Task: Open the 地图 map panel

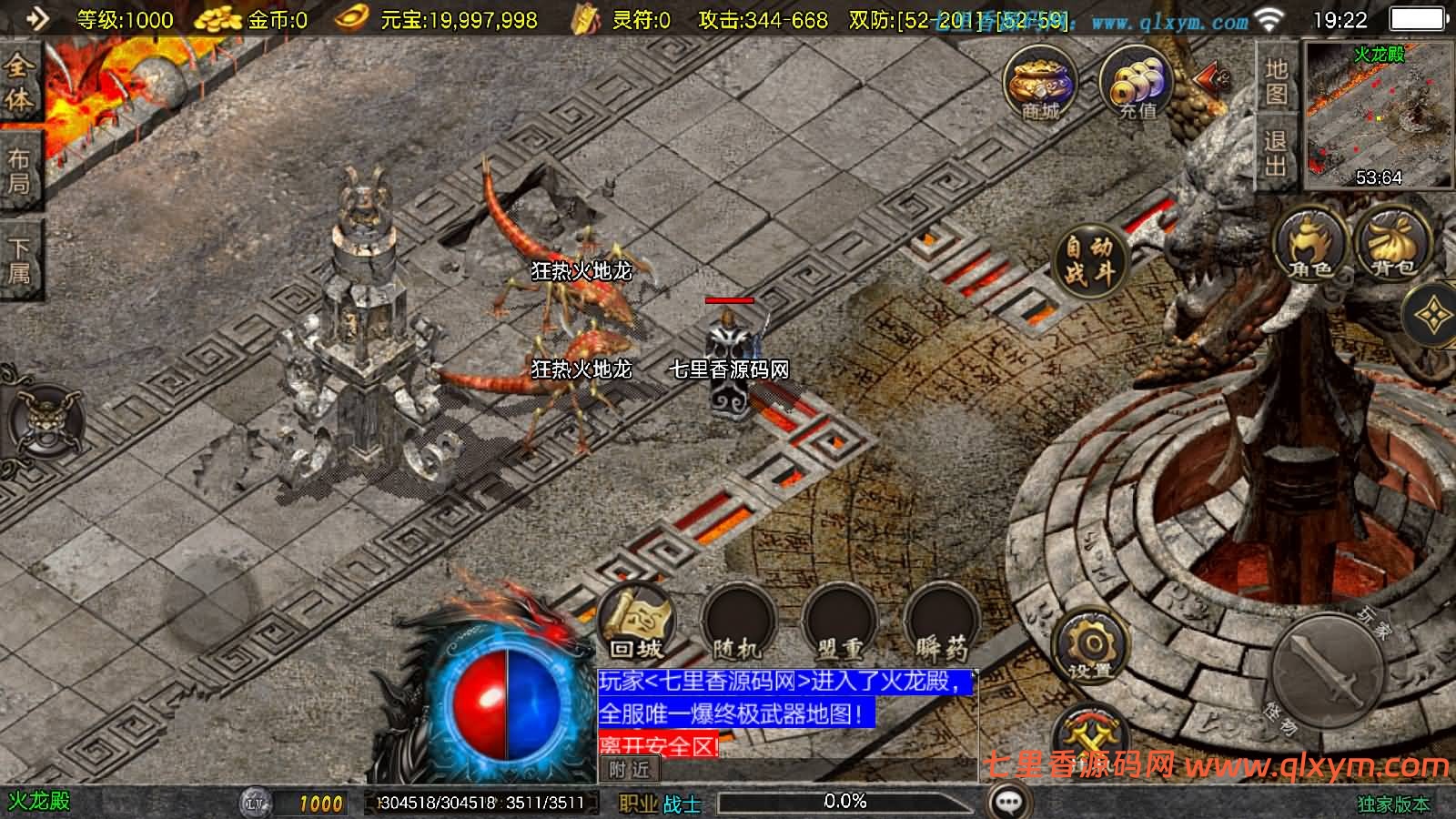Action: point(1276,81)
